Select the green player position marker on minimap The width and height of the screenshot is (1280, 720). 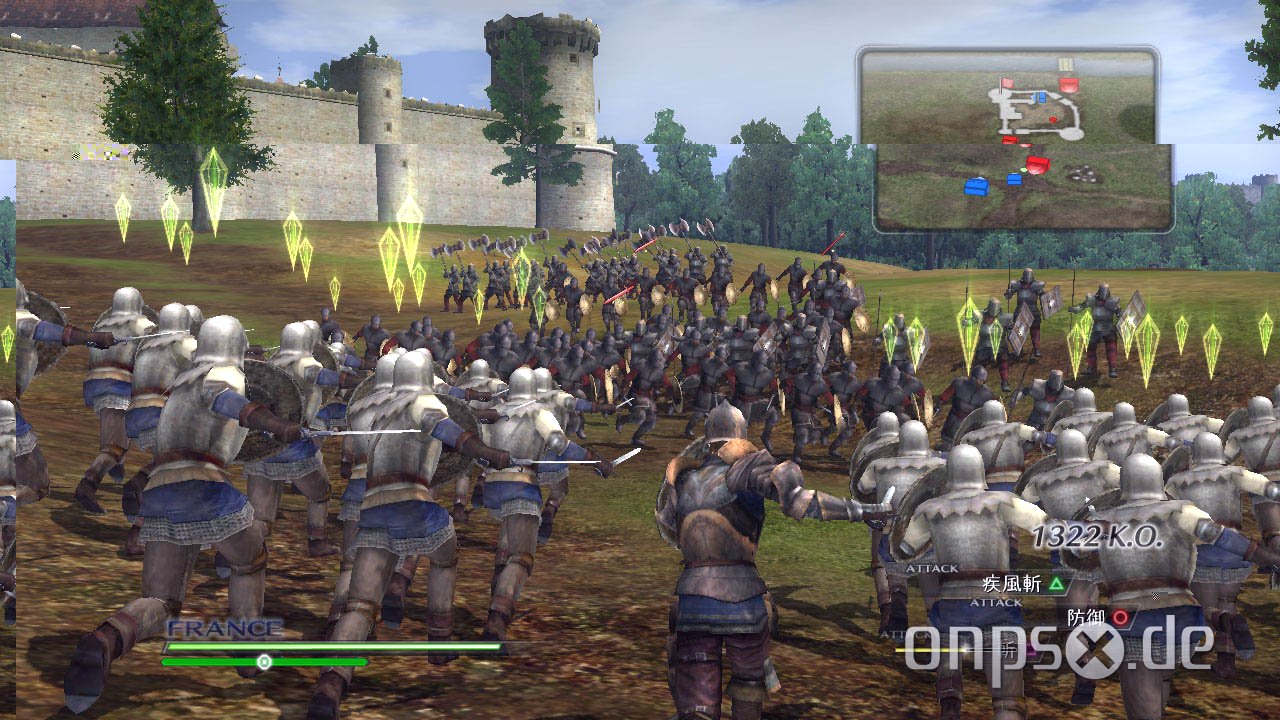click(1023, 169)
